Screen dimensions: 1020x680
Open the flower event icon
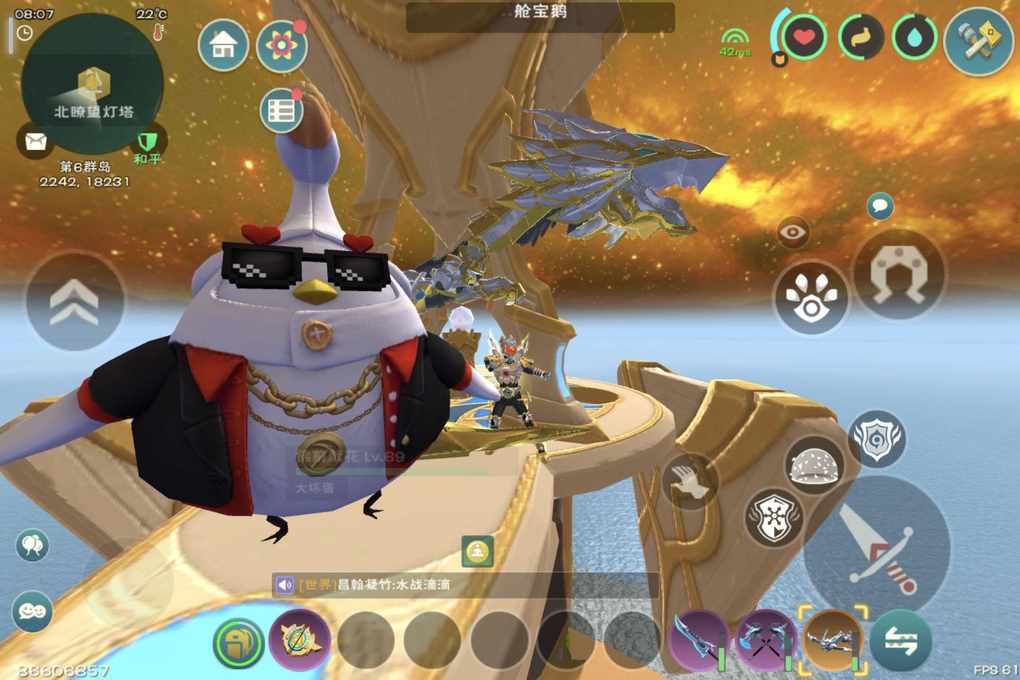click(282, 45)
